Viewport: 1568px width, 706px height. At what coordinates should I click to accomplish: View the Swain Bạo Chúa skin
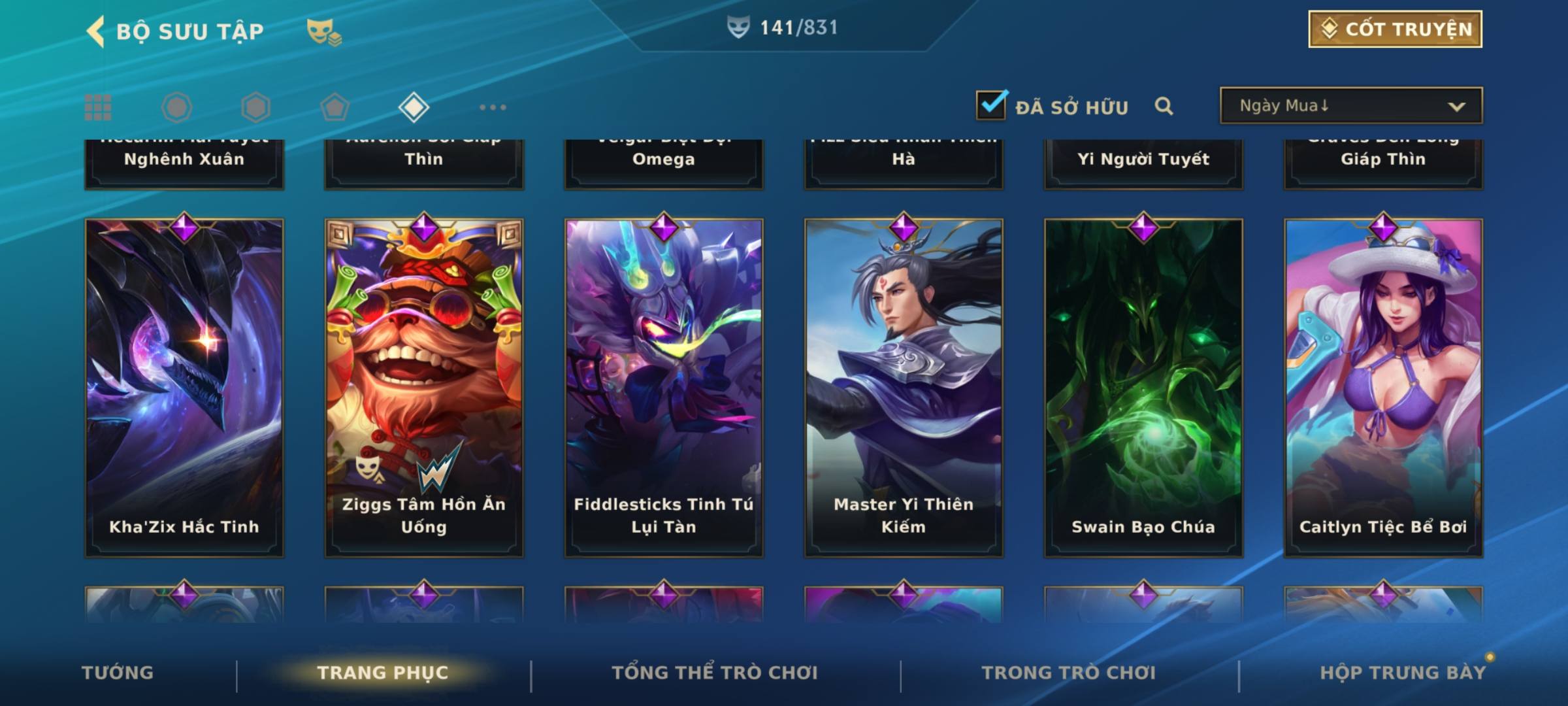[x=1143, y=388]
